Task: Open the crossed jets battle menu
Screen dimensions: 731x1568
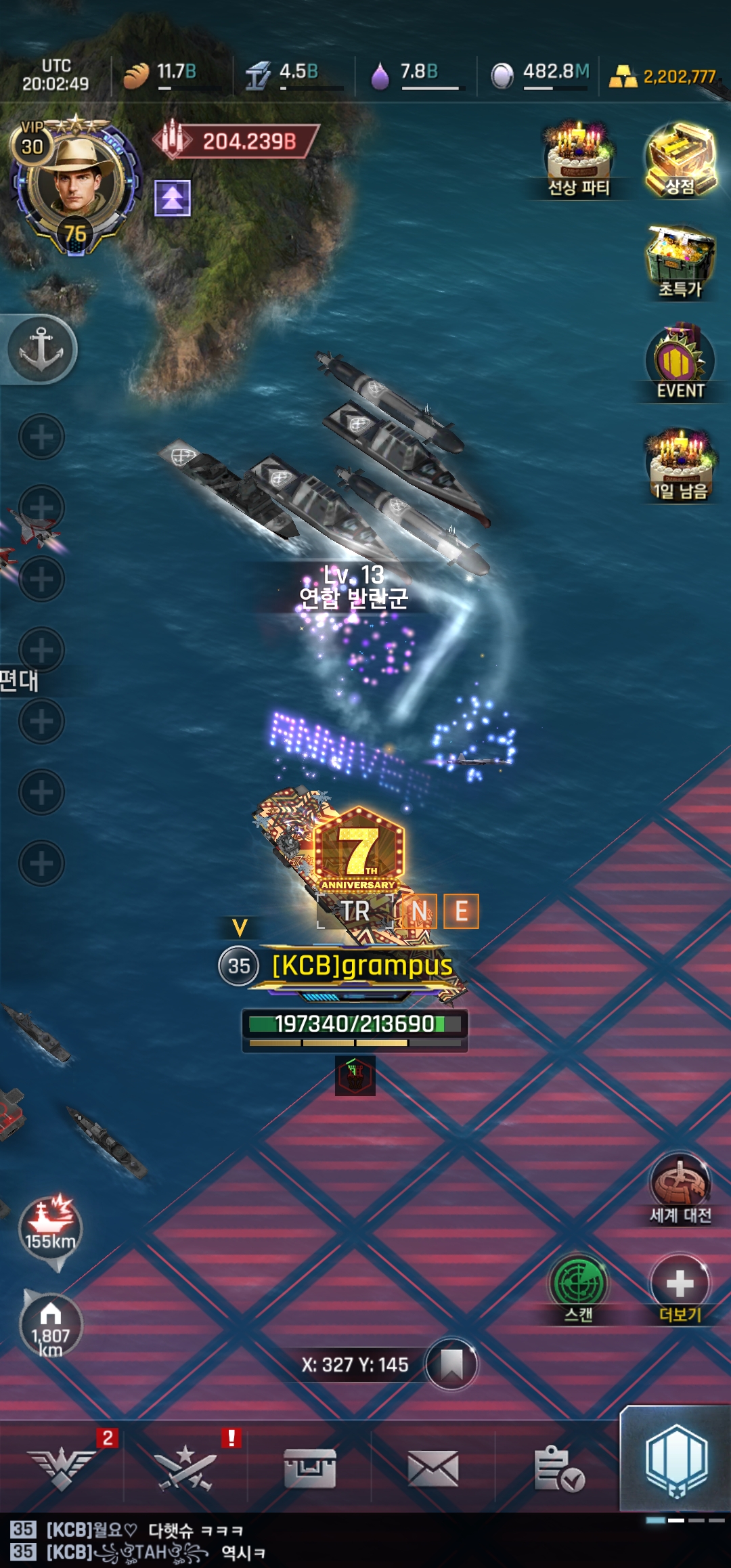Action: pos(185,1468)
